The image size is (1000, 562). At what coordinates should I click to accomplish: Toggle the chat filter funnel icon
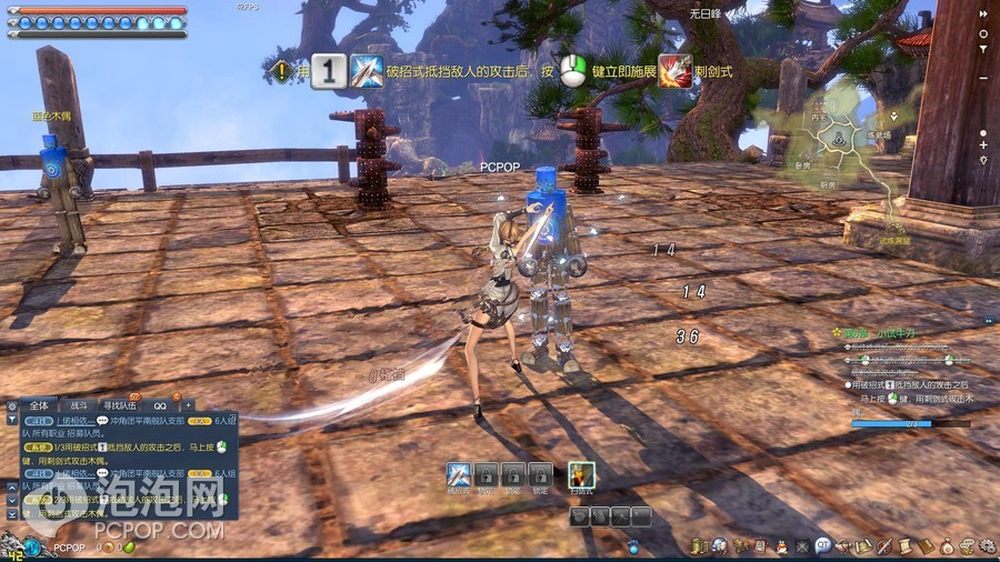pos(11,421)
